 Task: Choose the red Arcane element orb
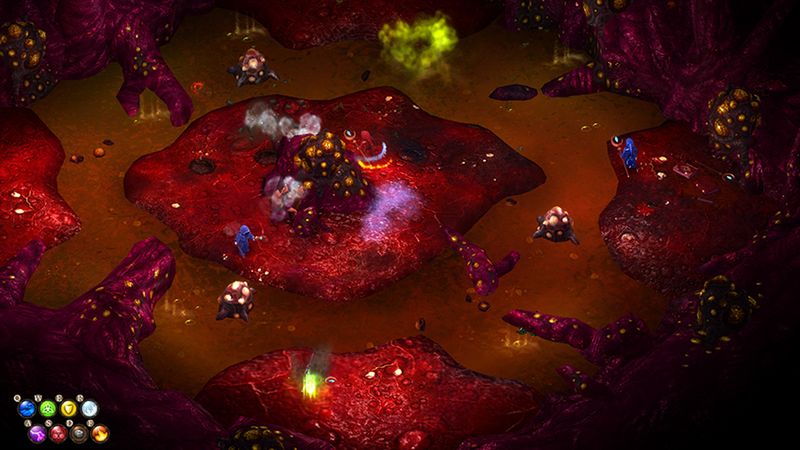58,433
